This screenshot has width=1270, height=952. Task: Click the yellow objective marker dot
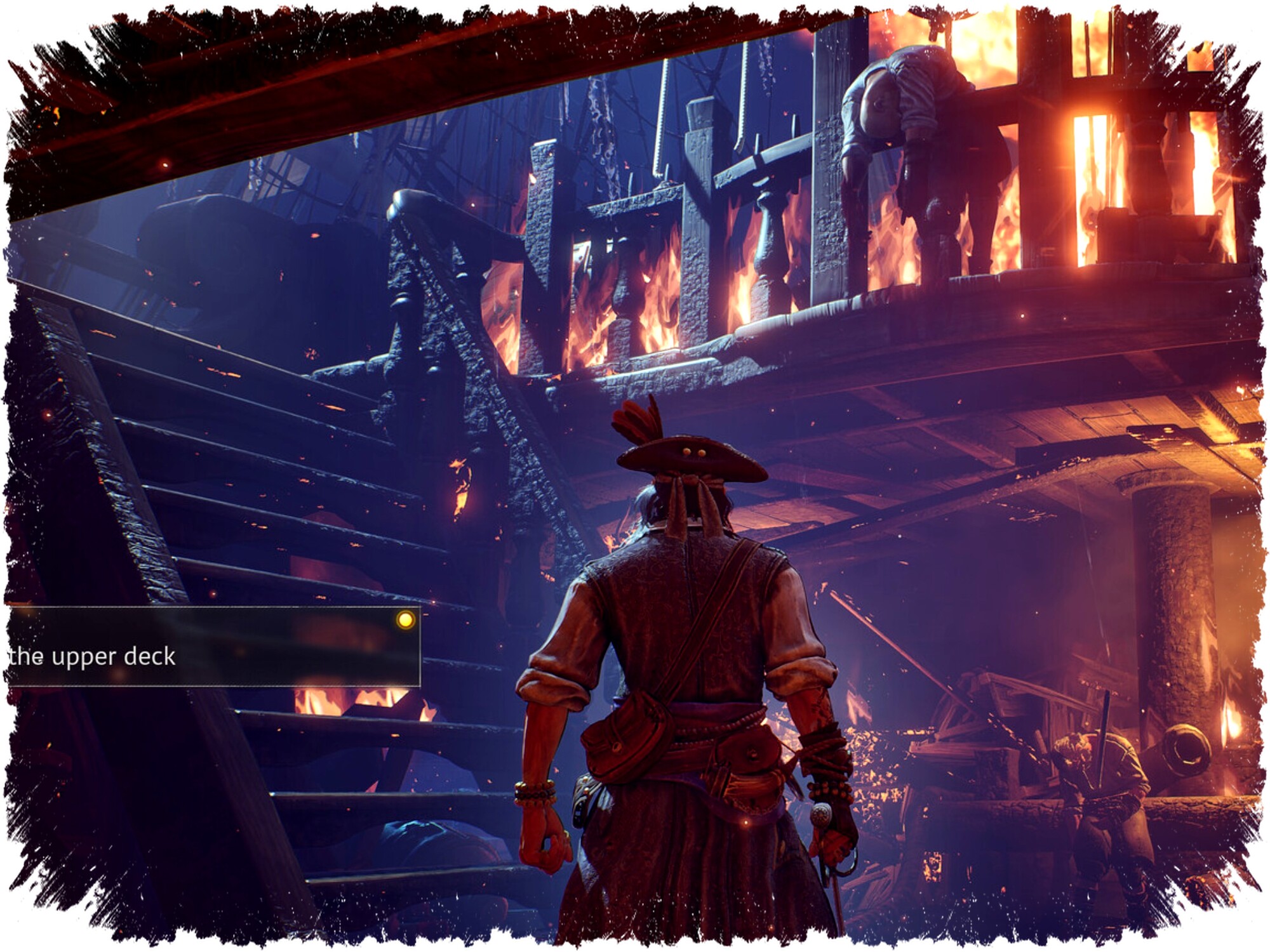pyautogui.click(x=405, y=620)
